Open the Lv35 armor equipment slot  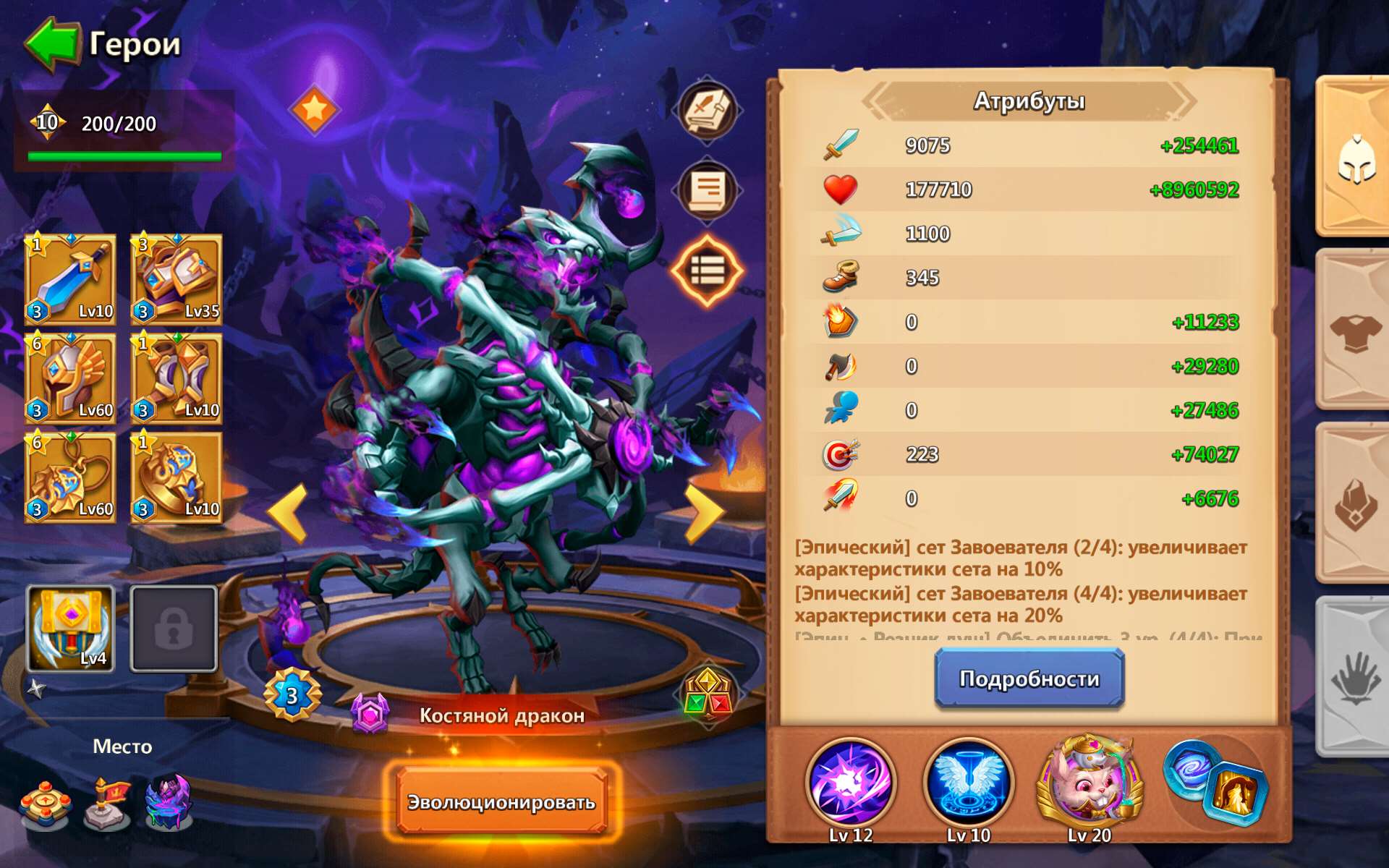coord(175,281)
